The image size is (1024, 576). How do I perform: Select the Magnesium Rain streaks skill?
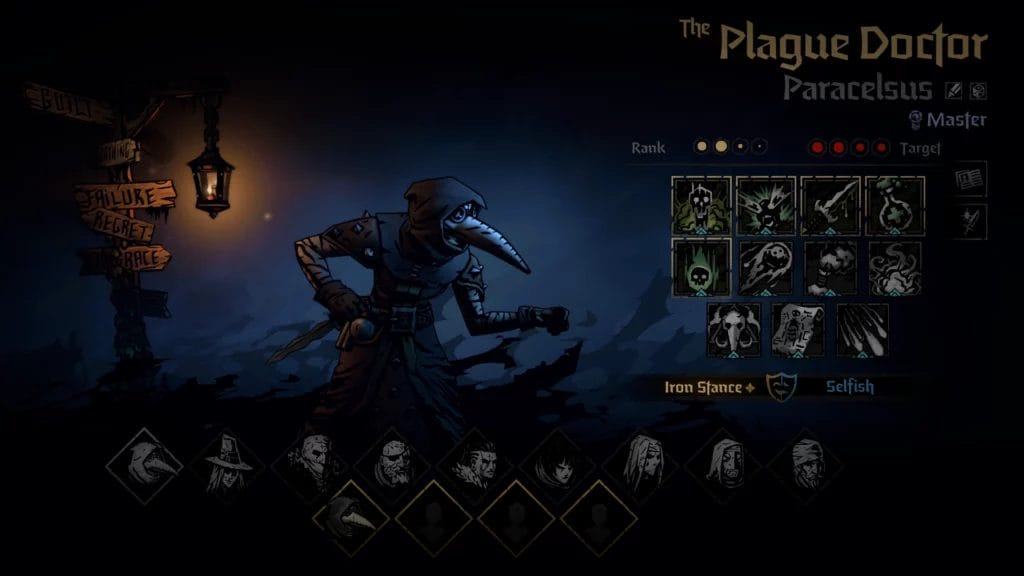click(862, 330)
